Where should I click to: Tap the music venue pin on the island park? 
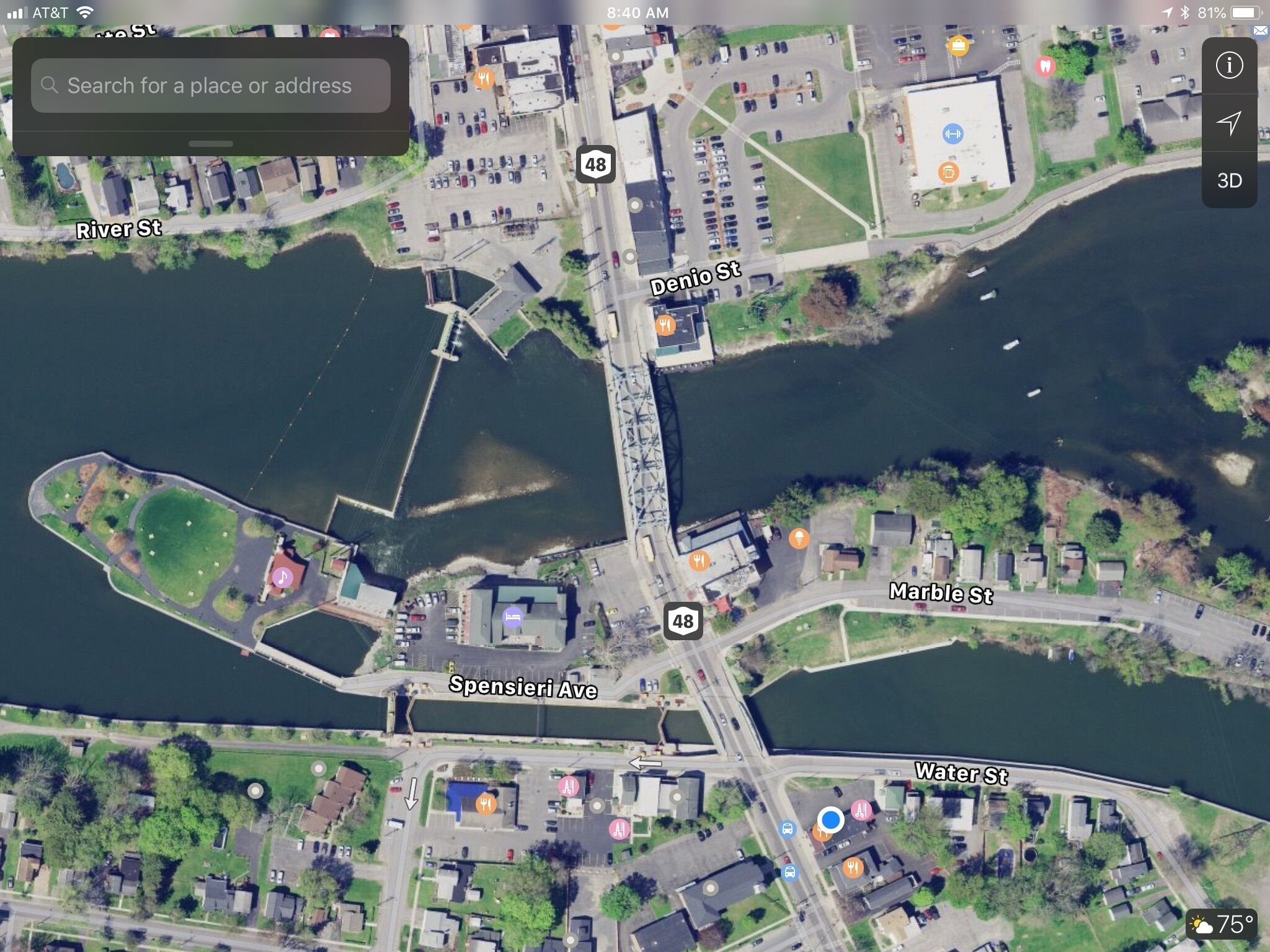282,578
